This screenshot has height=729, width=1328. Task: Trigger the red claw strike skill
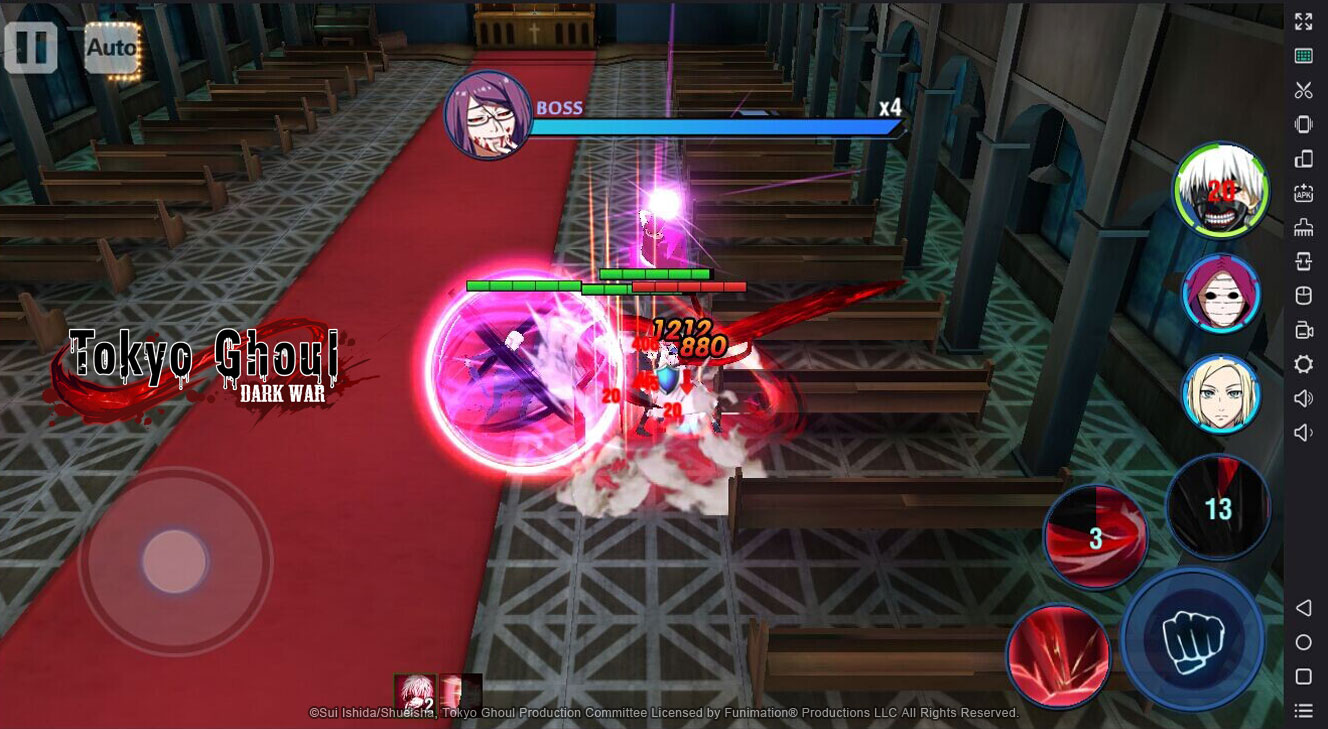[1058, 653]
